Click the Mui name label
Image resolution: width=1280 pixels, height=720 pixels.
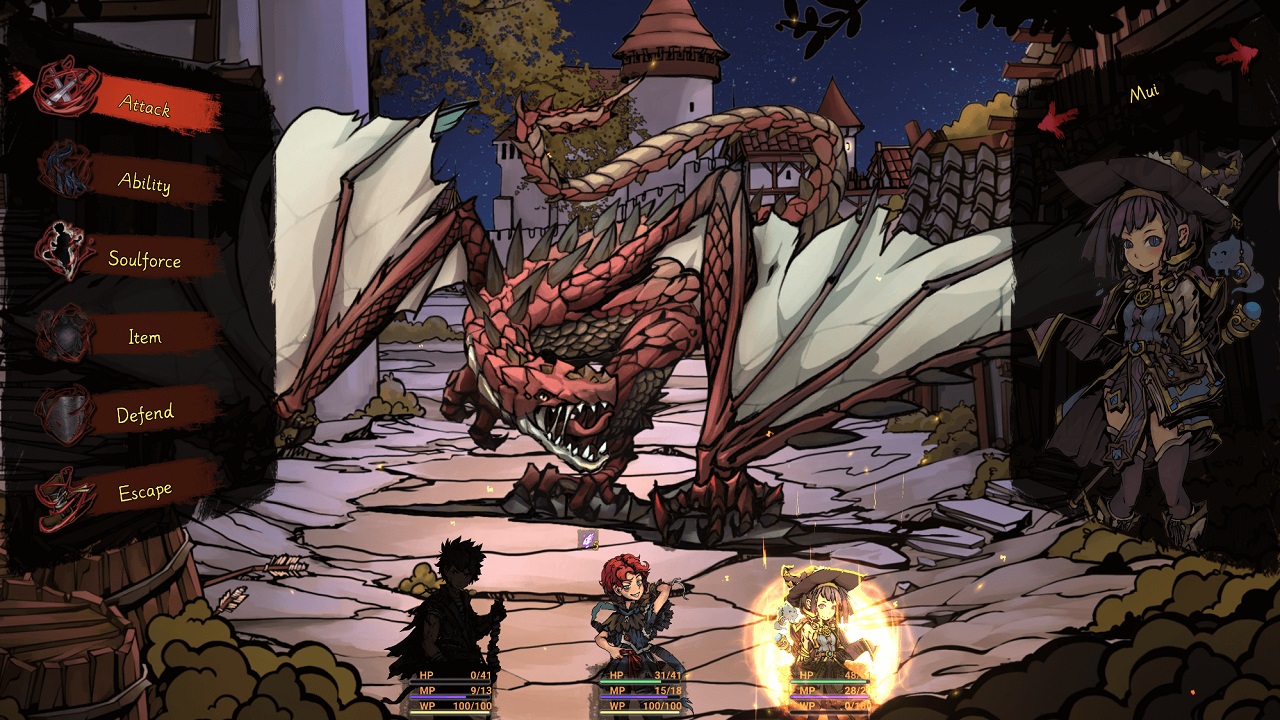coord(1144,90)
